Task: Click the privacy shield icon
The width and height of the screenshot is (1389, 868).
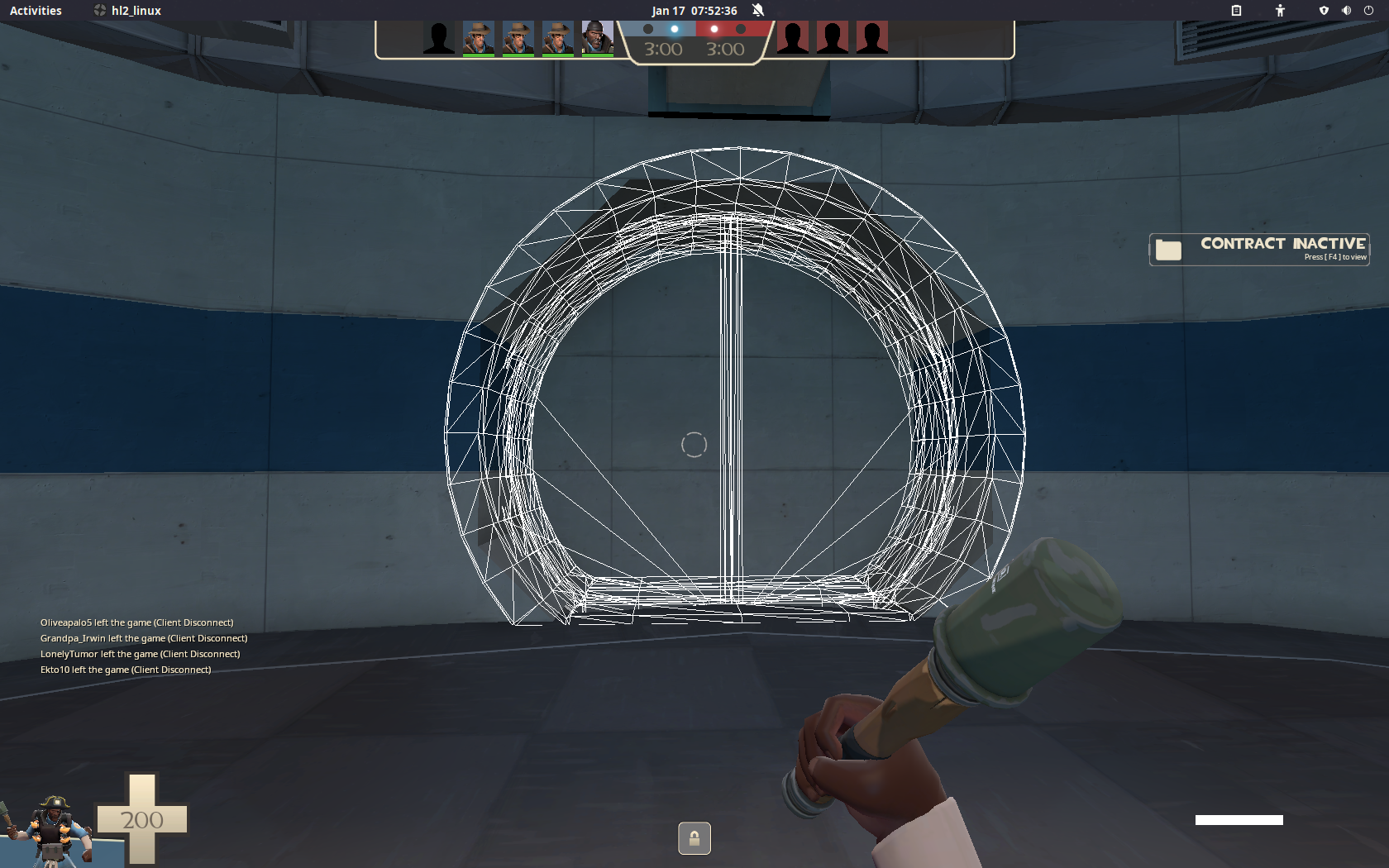Action: pos(1324,10)
